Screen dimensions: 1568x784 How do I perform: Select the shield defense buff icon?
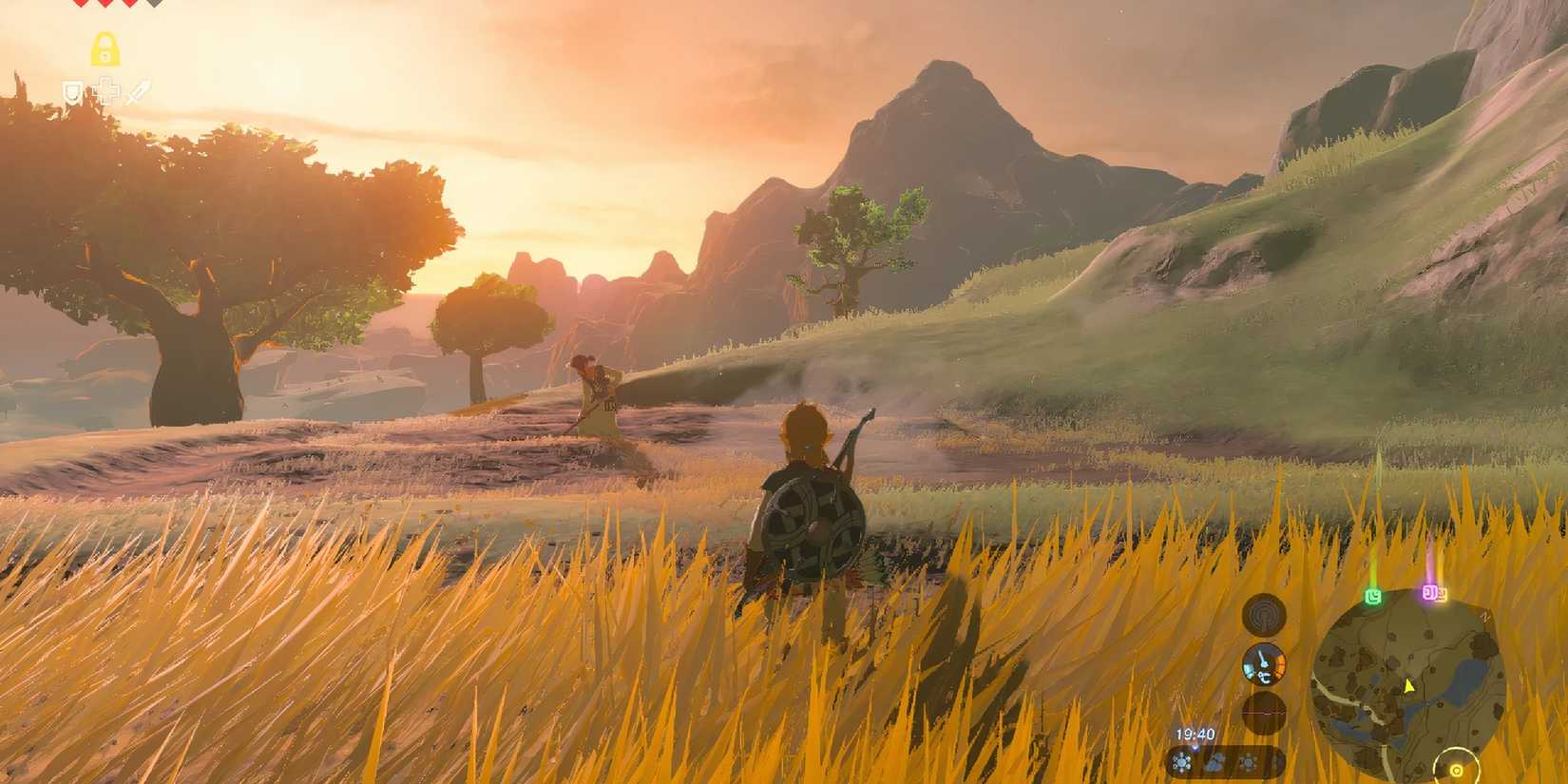72,92
